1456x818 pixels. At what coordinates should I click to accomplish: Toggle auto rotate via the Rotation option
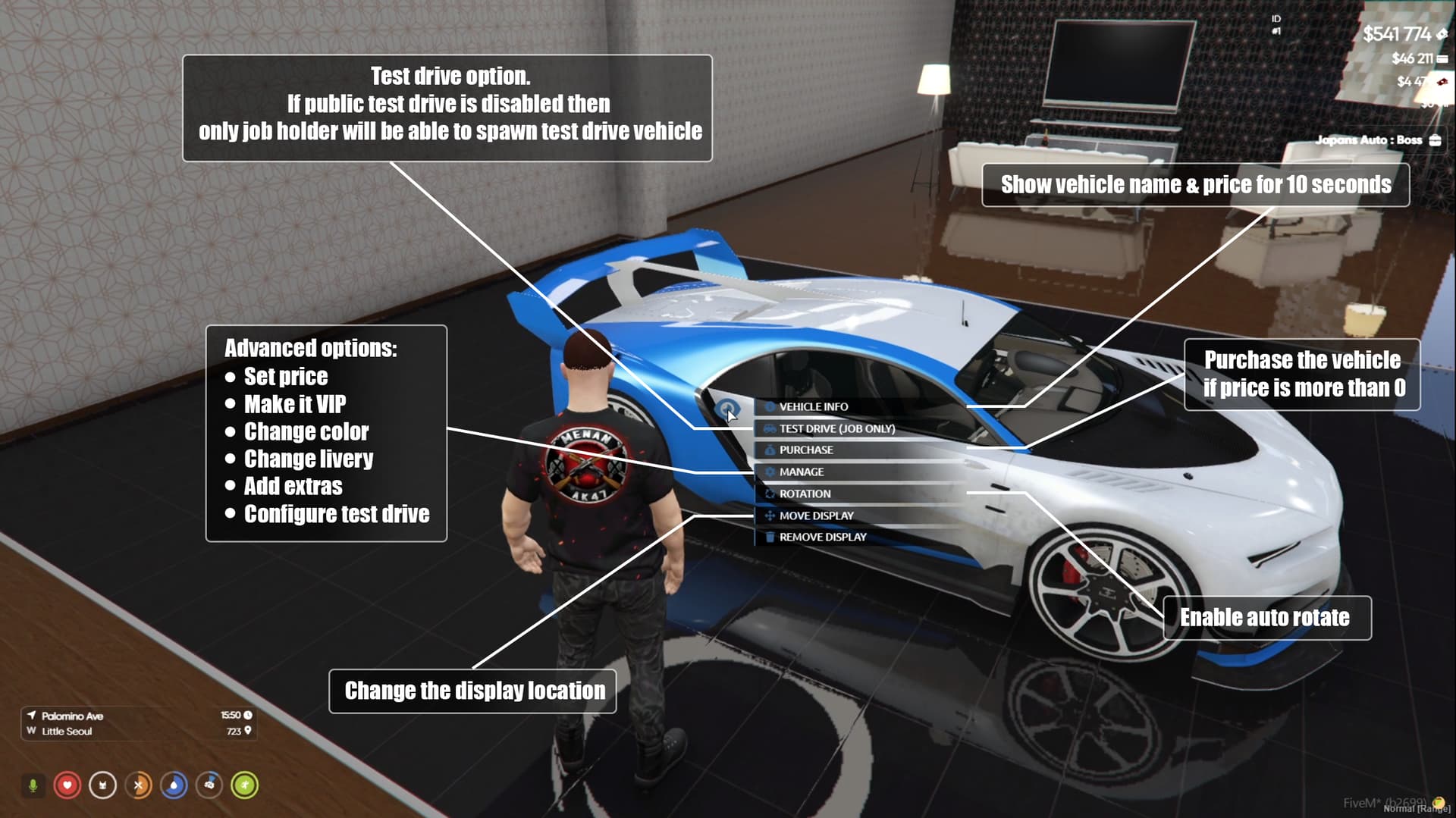tap(804, 494)
